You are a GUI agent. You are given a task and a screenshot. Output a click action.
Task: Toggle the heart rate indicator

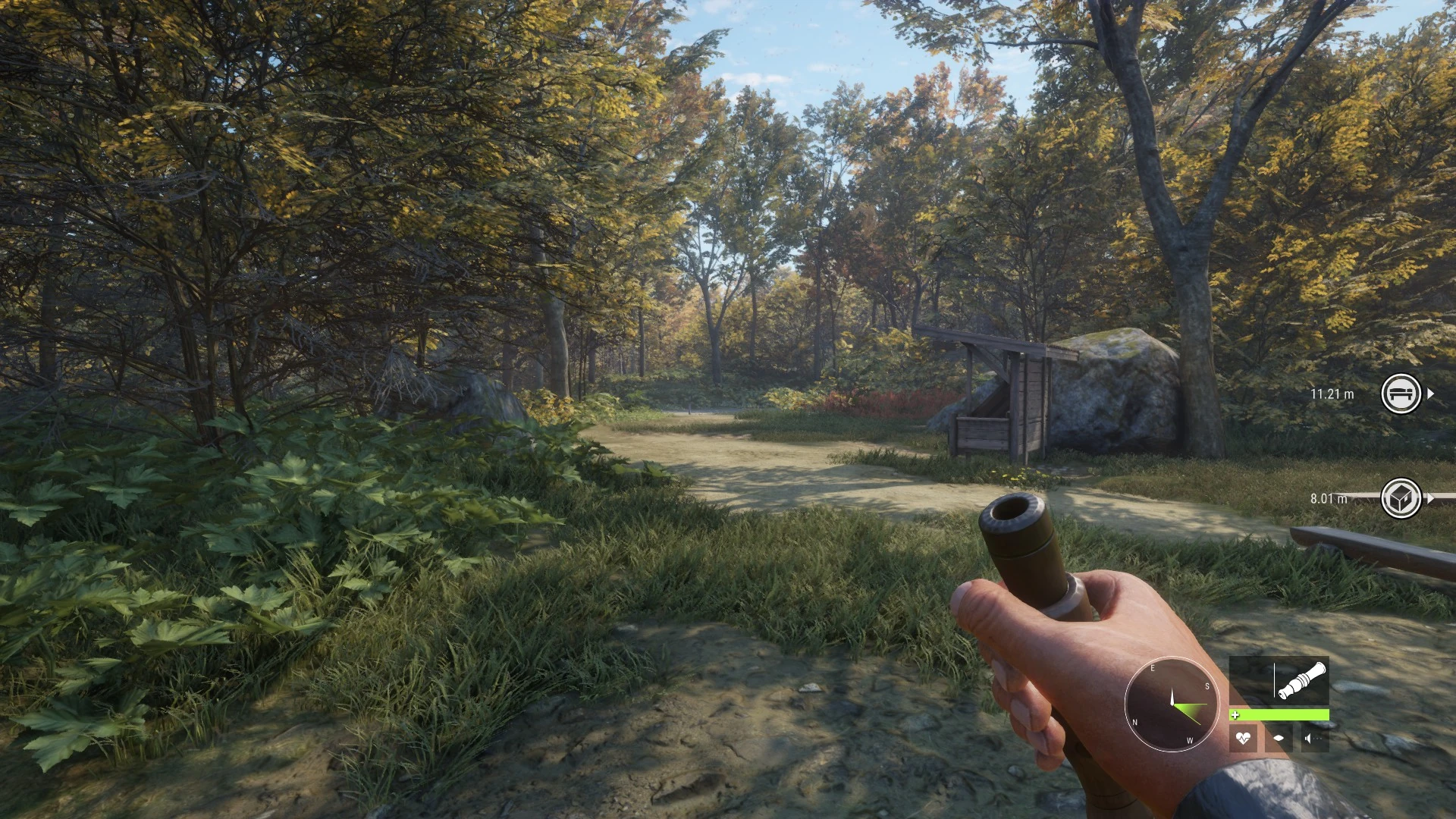(x=1244, y=739)
